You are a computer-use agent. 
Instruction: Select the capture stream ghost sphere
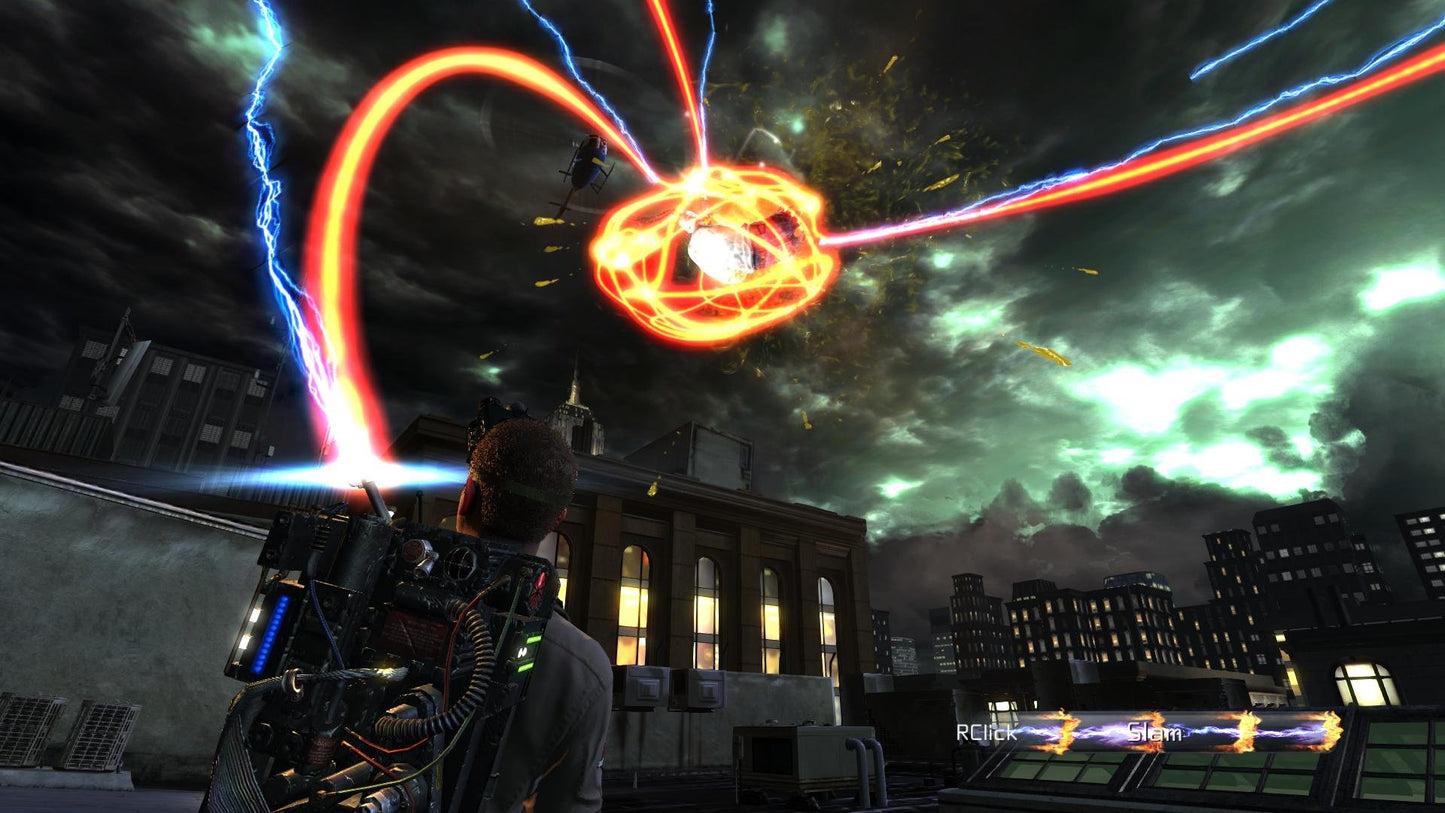722,248
